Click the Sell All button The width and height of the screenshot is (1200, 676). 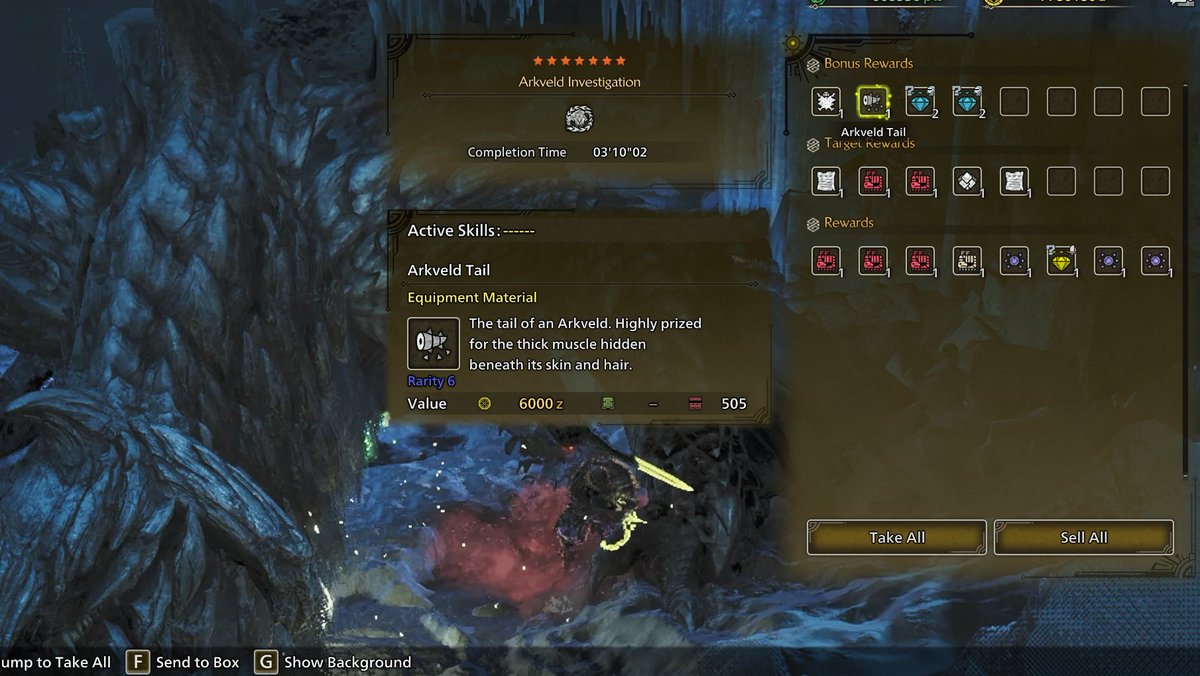(x=1083, y=537)
